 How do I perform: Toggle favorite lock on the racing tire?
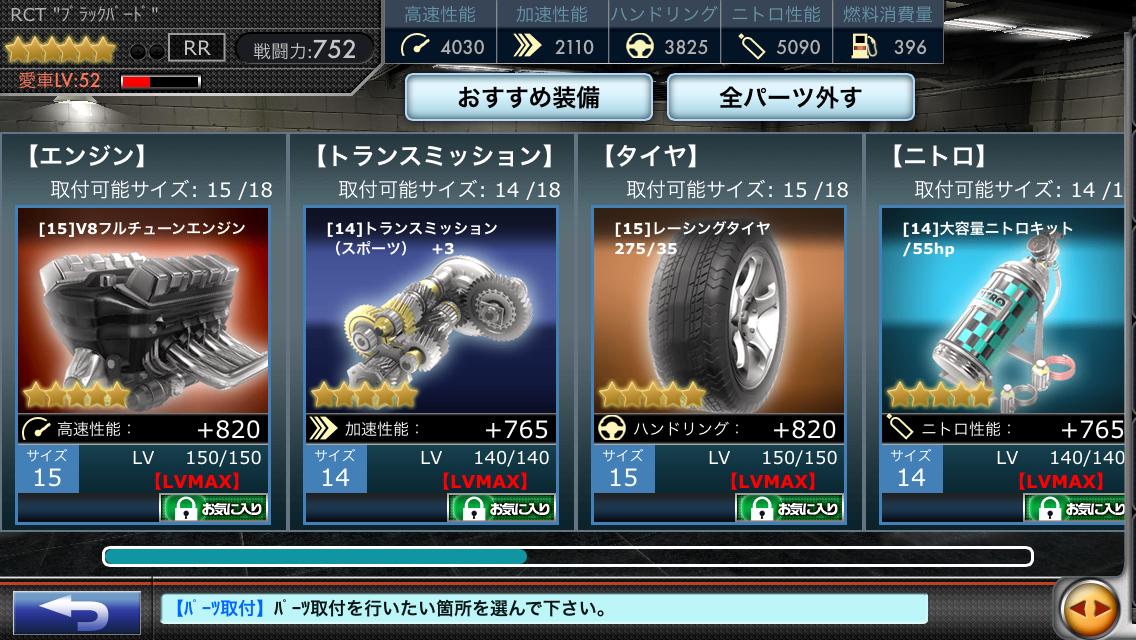[790, 508]
